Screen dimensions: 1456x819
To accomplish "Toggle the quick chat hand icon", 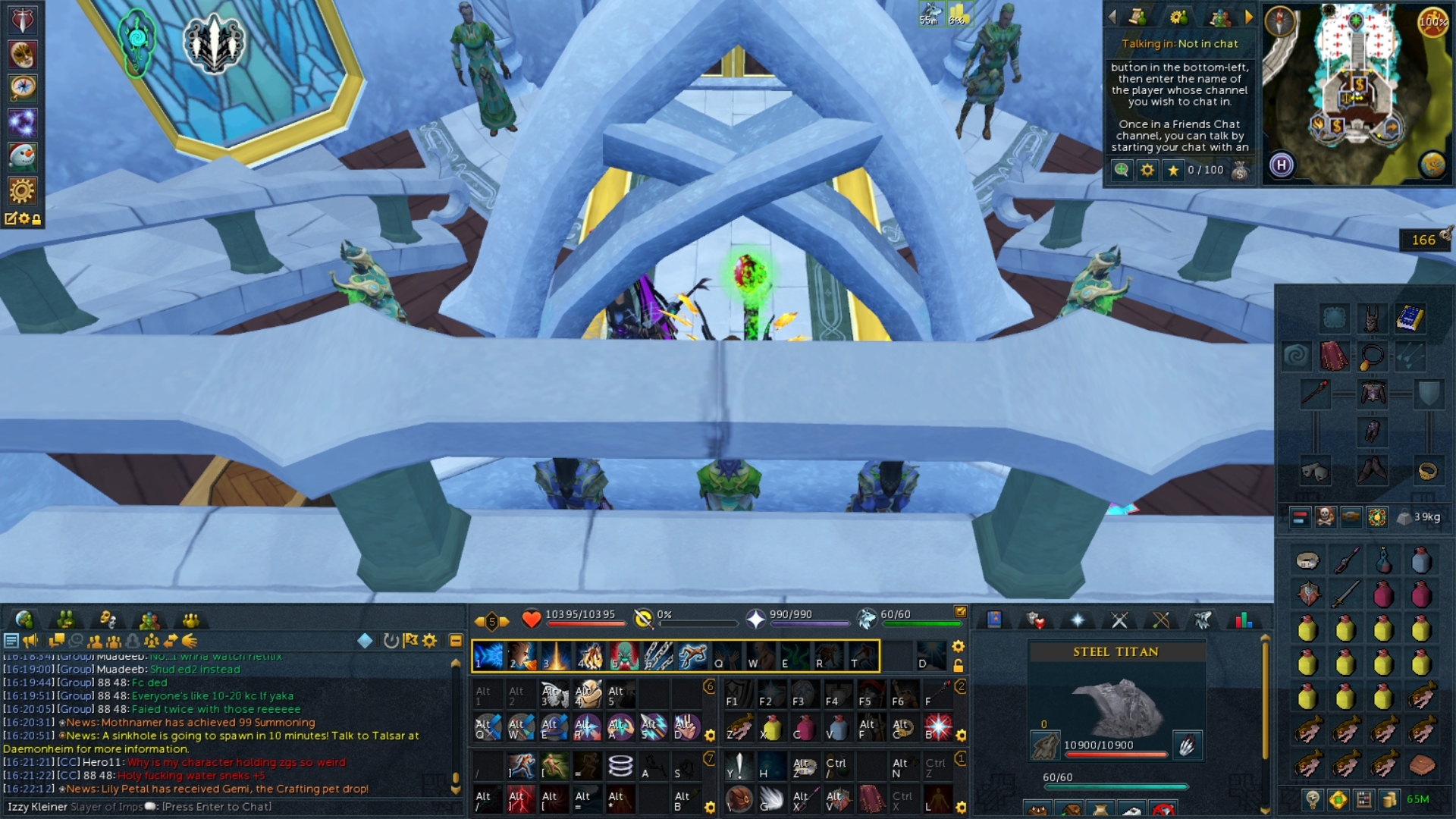I will point(190,641).
